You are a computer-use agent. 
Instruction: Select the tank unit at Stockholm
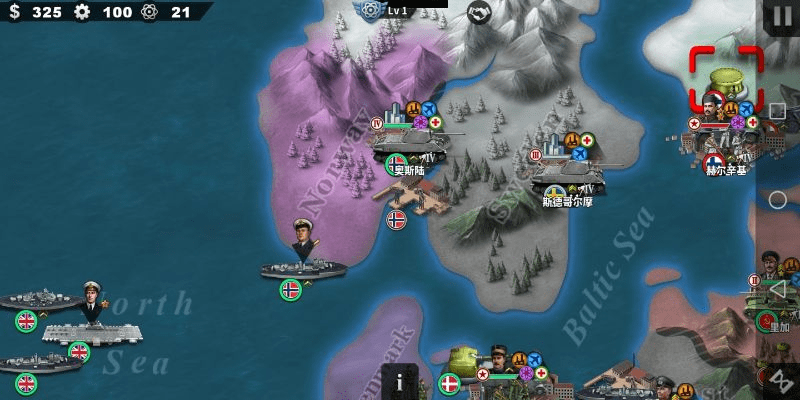coord(568,170)
